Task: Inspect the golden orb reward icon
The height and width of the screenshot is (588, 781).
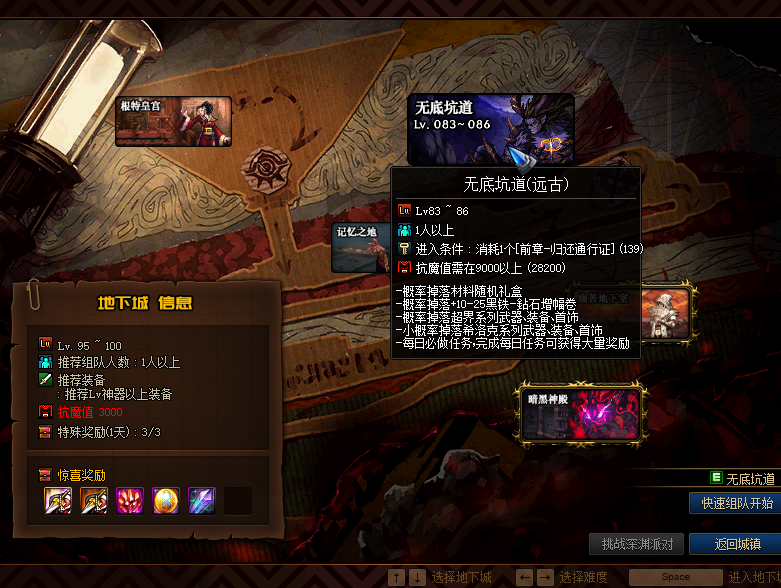Action: pyautogui.click(x=166, y=500)
